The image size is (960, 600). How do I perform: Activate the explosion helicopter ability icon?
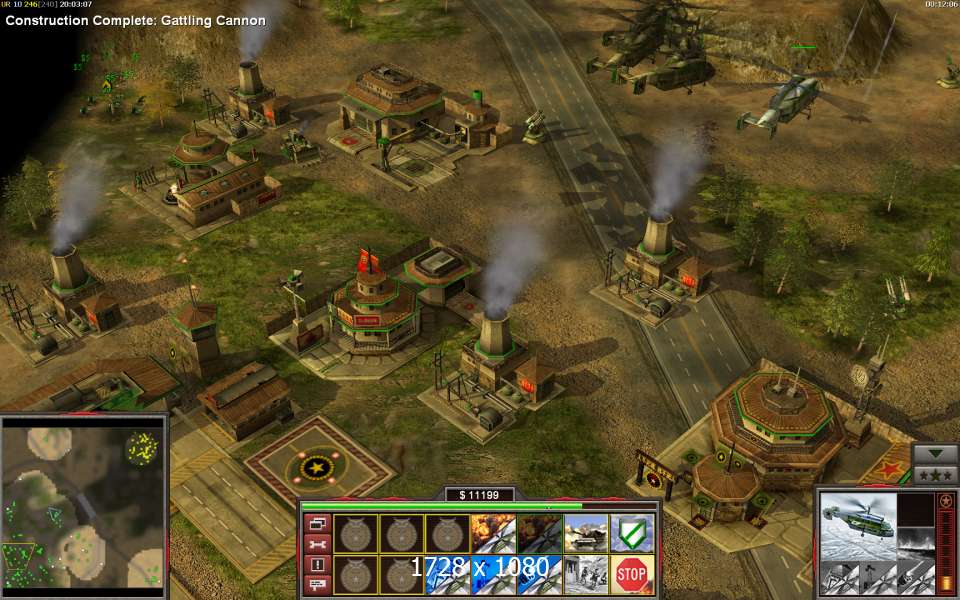click(492, 532)
